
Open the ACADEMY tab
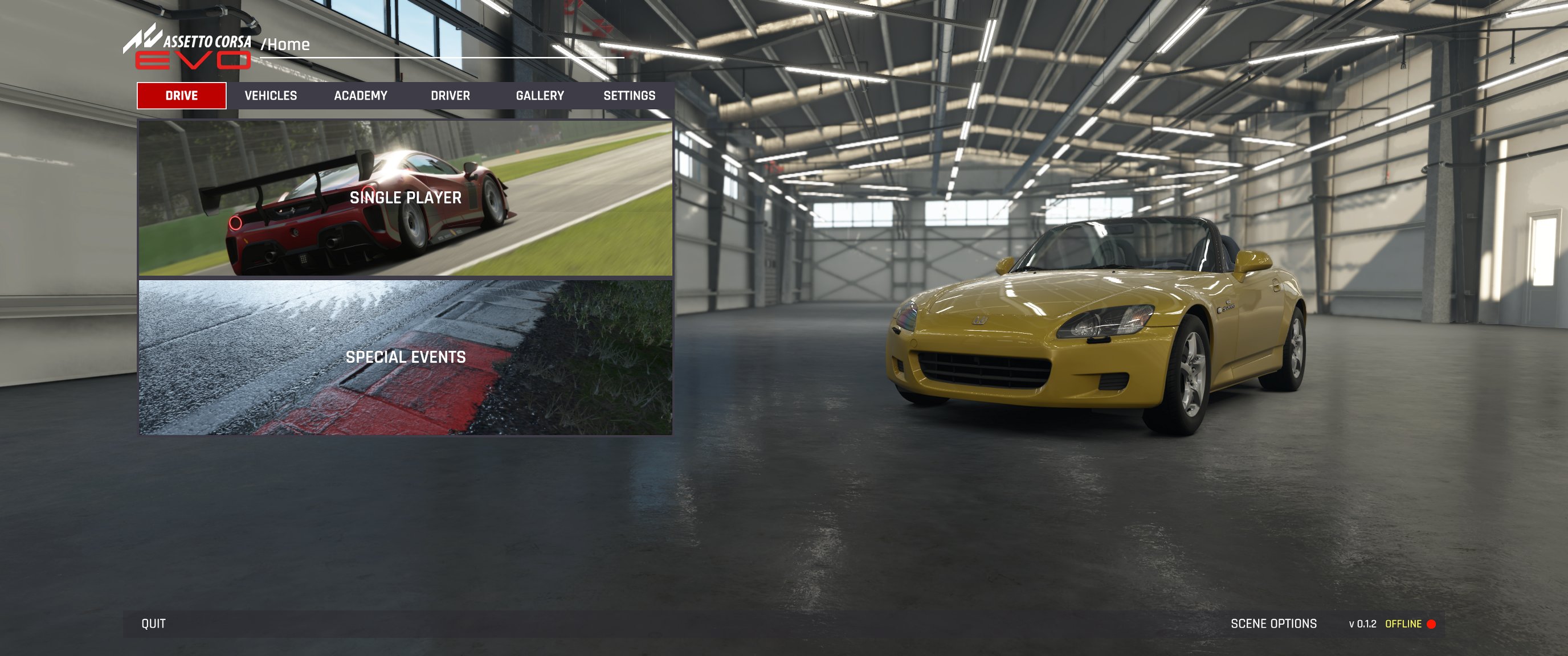click(x=360, y=96)
